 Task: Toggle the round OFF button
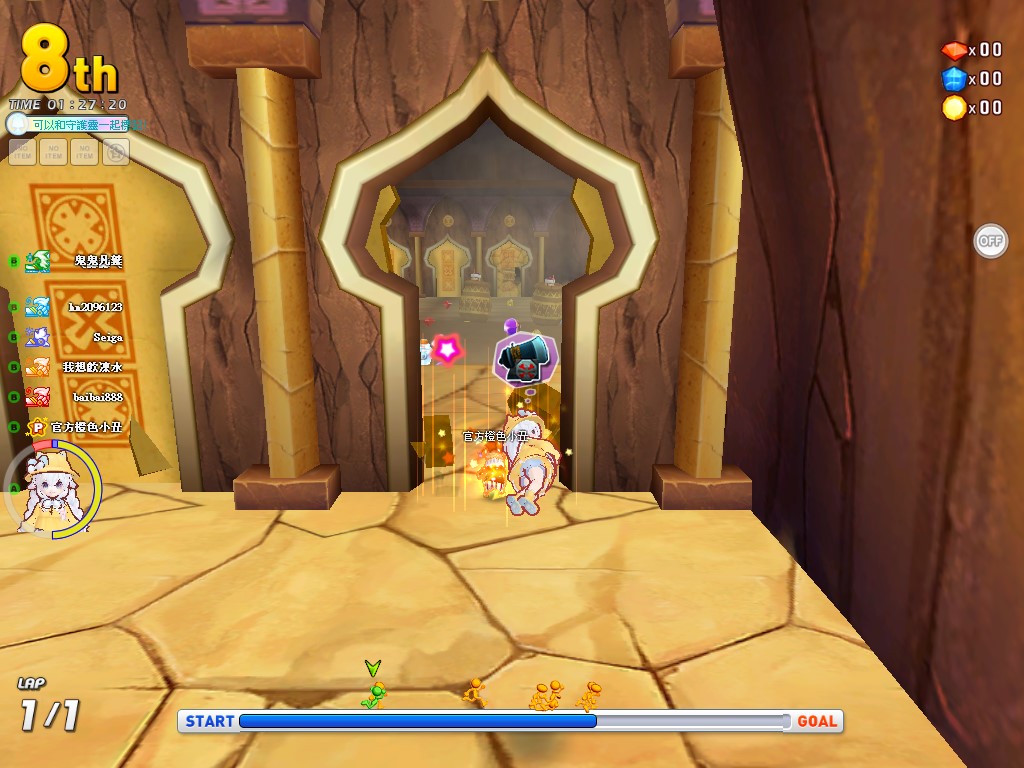990,240
